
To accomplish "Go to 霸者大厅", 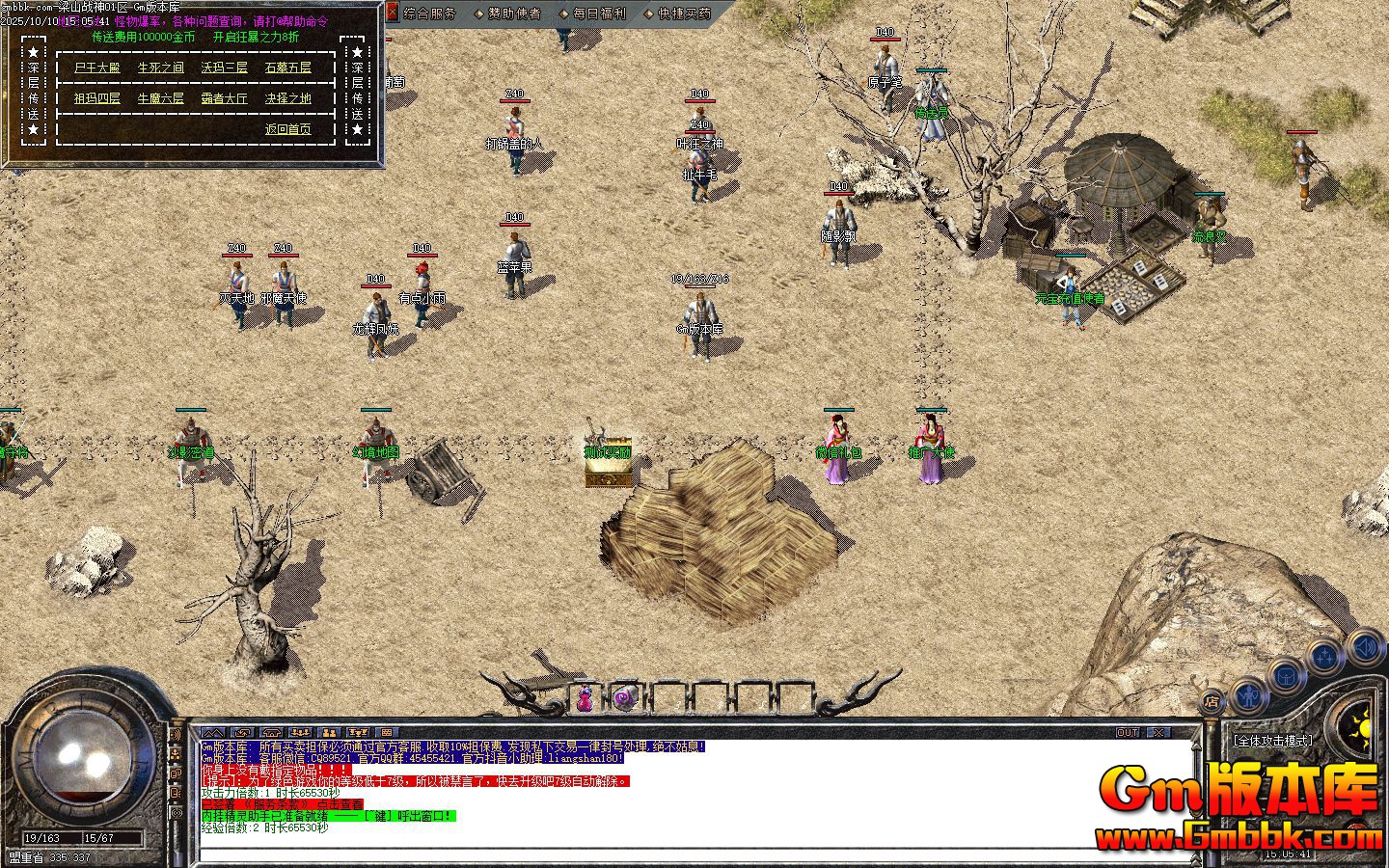I will [x=225, y=98].
